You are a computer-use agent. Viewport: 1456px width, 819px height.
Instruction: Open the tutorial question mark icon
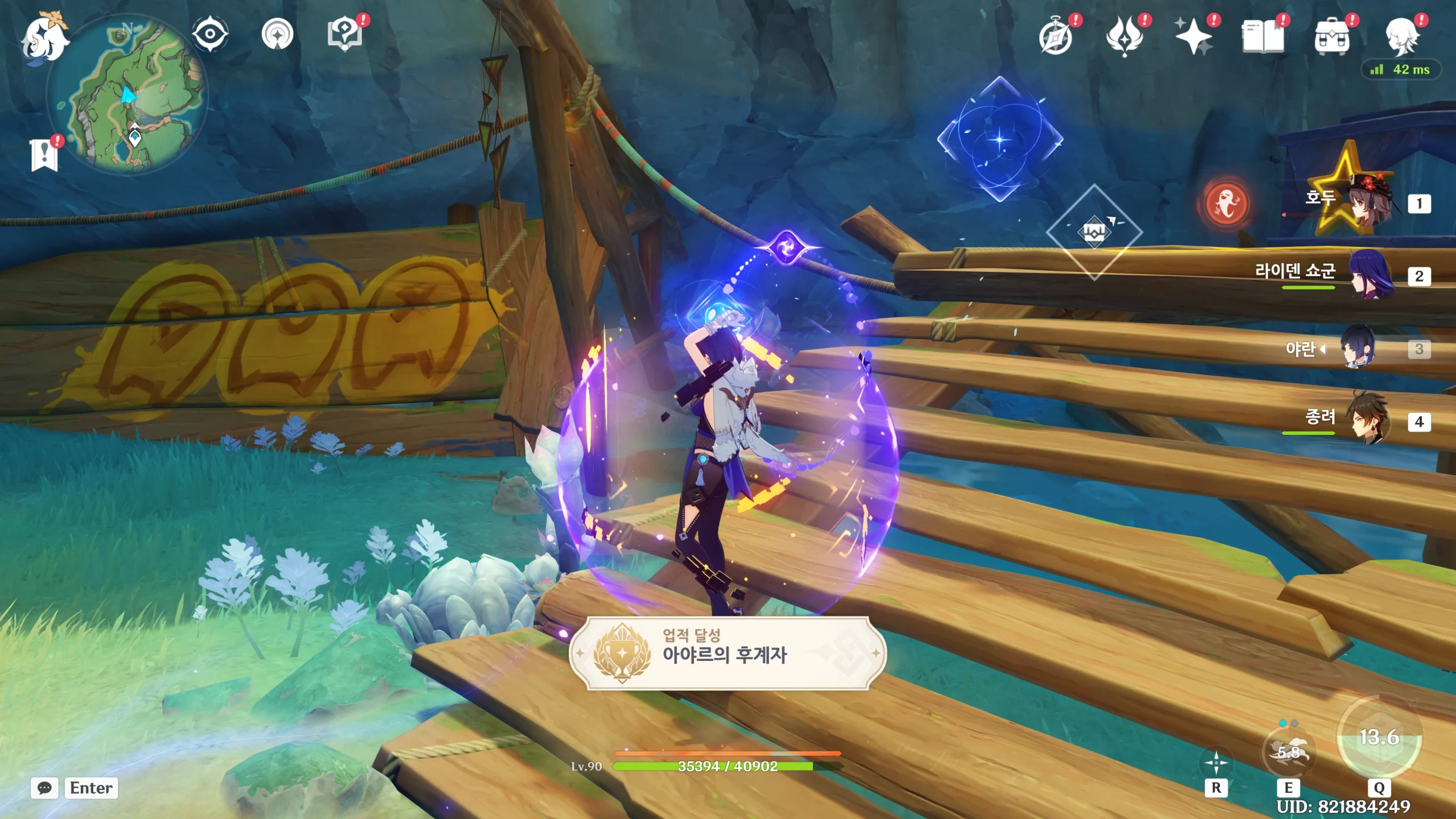pyautogui.click(x=345, y=34)
